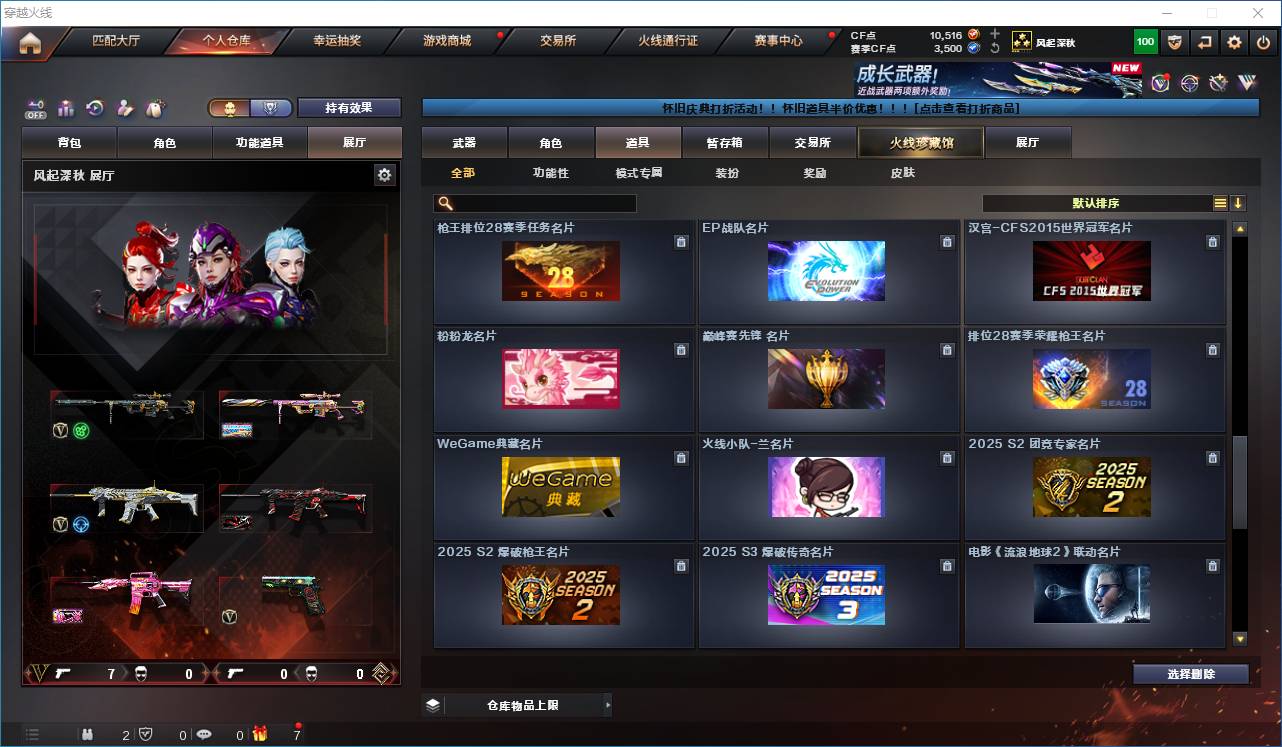Select the 粉粉龙名片 card thumbnail
The height and width of the screenshot is (747, 1282).
tap(561, 379)
